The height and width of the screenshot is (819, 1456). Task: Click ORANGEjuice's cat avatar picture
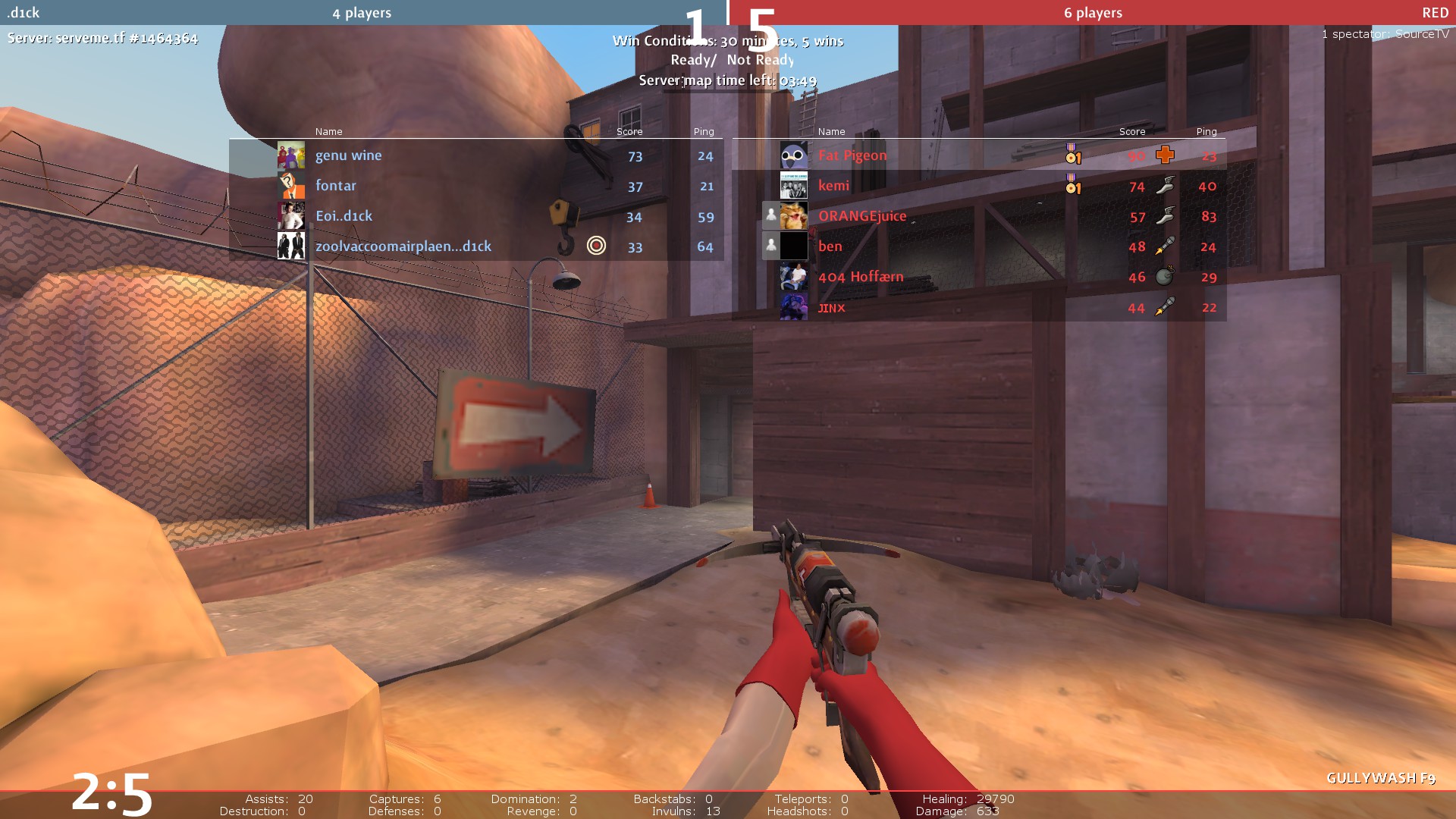(x=793, y=216)
